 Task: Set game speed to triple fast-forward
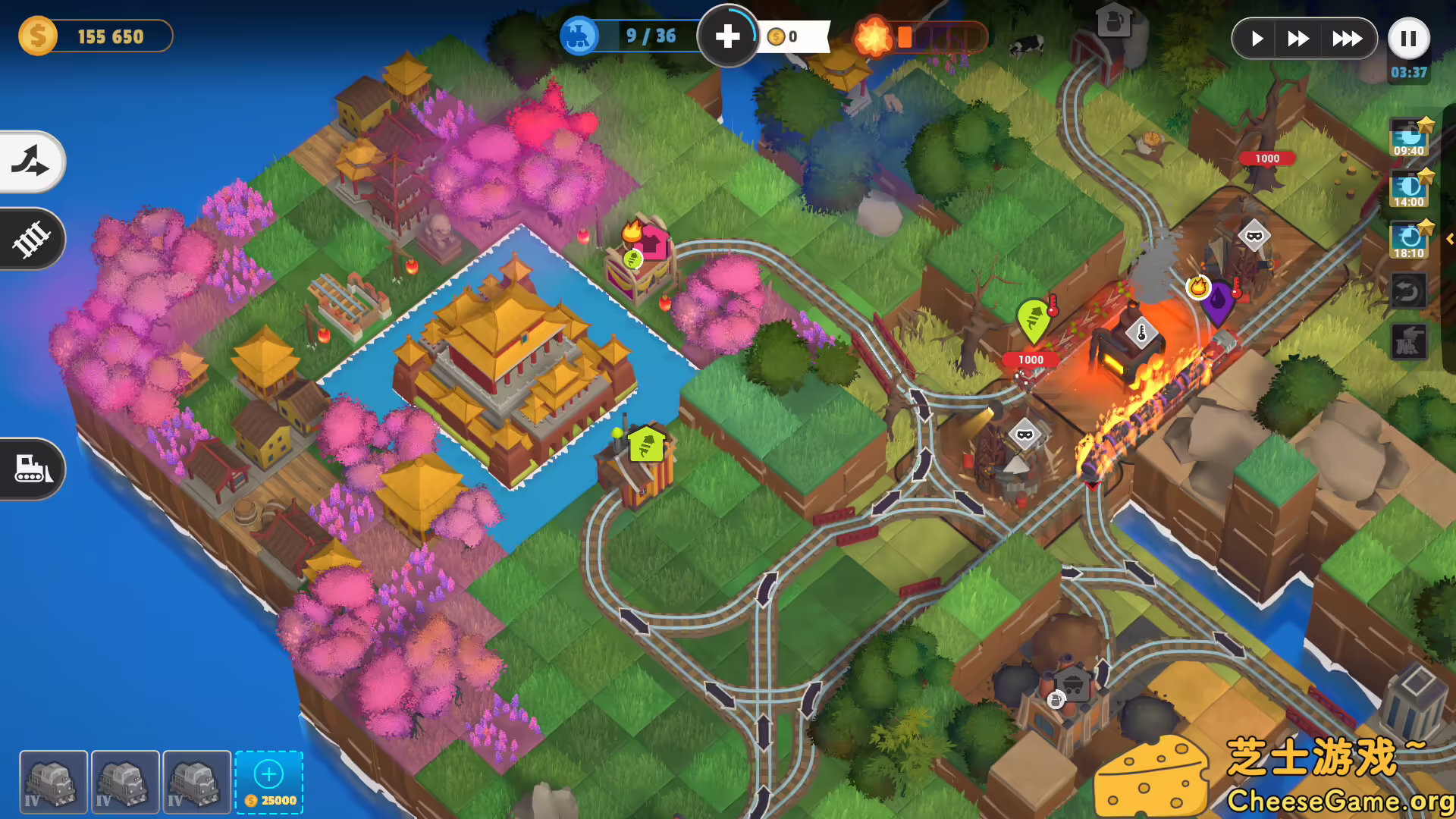tap(1348, 38)
